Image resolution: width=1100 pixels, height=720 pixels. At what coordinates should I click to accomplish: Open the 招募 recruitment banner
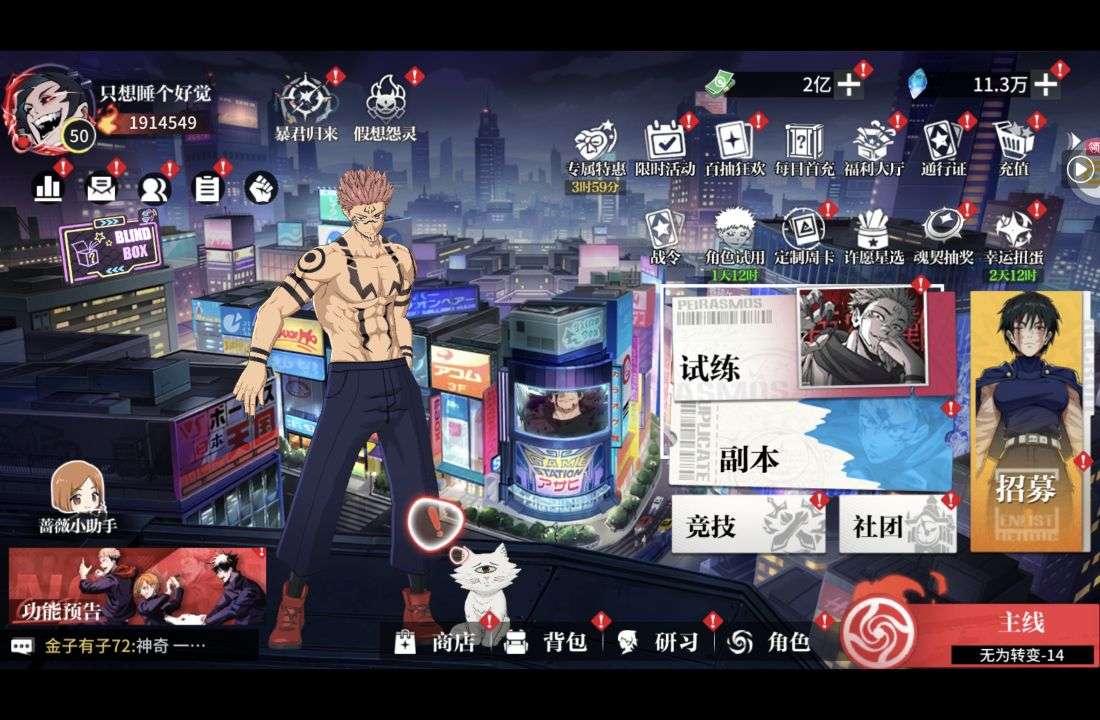click(1028, 420)
